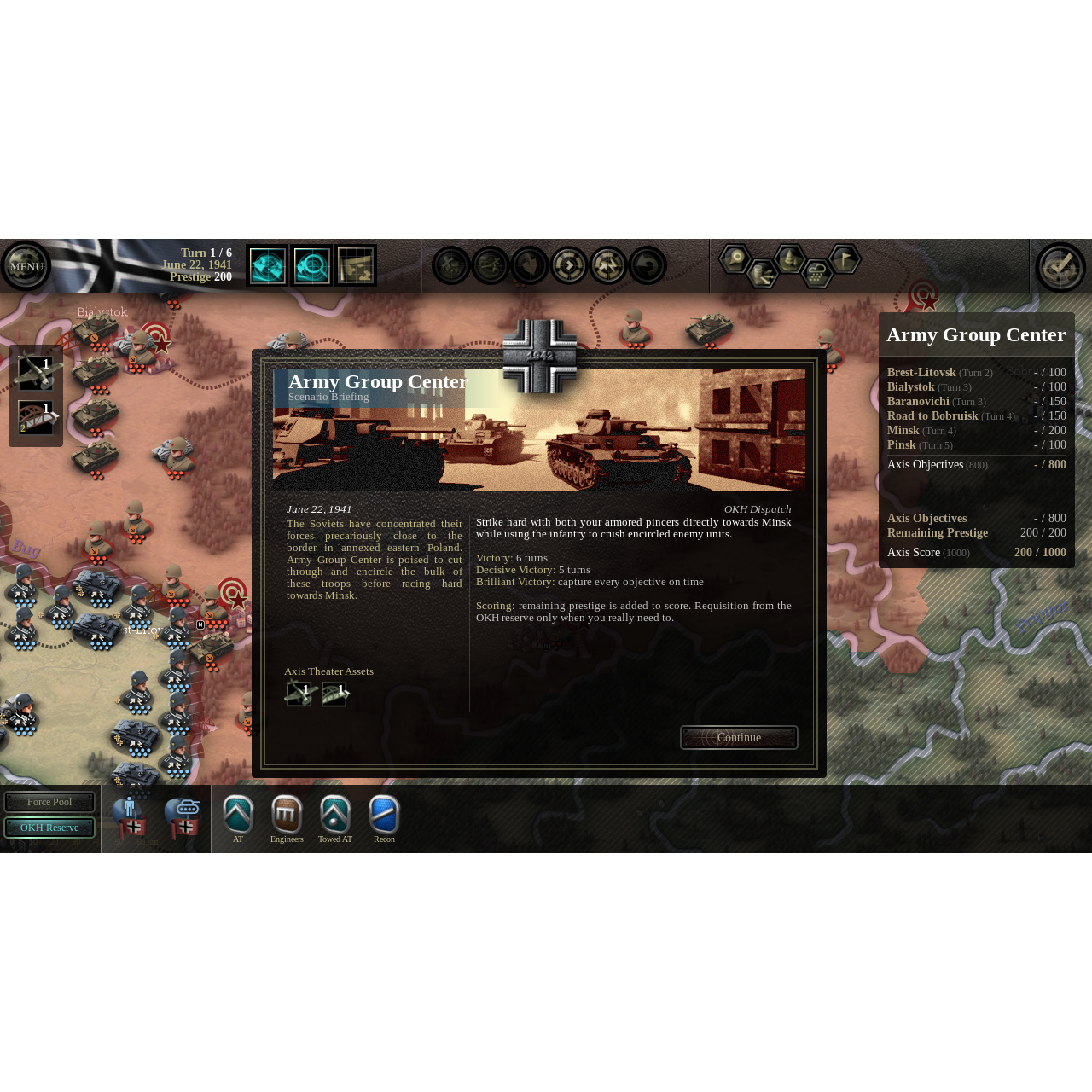The width and height of the screenshot is (1092, 1092).
Task: Toggle the Force Pool panel
Action: coord(49,801)
